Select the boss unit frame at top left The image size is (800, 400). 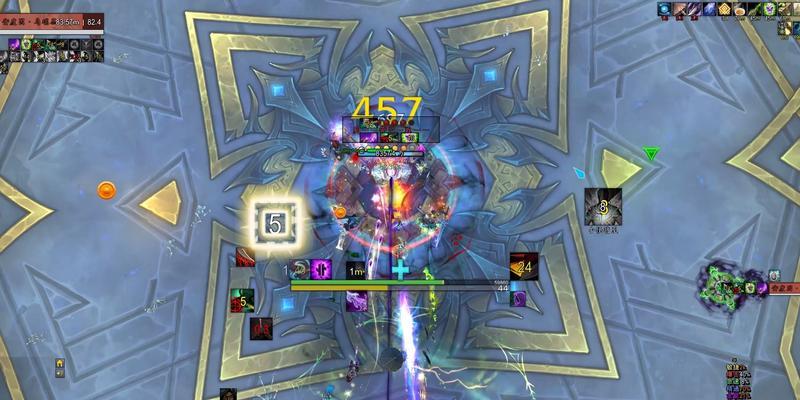tap(52, 19)
